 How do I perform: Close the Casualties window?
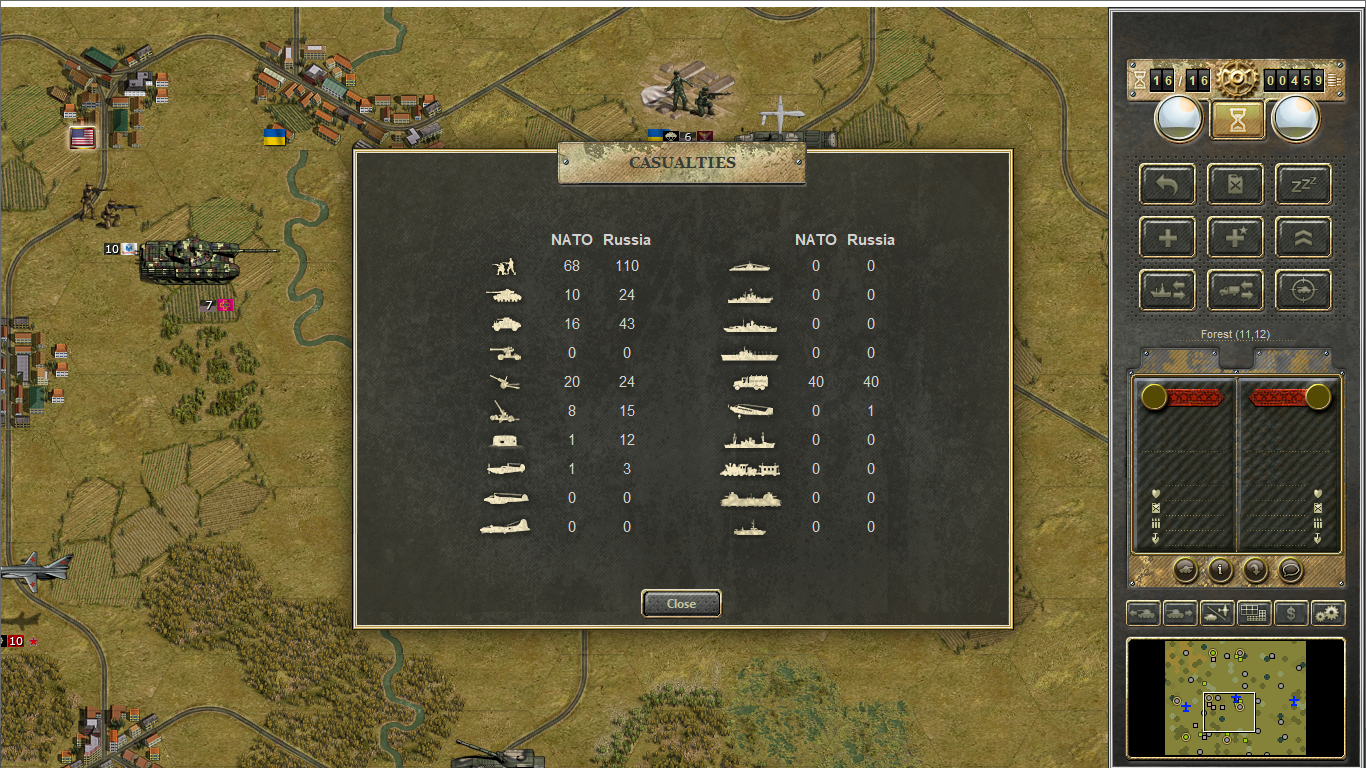(x=681, y=603)
